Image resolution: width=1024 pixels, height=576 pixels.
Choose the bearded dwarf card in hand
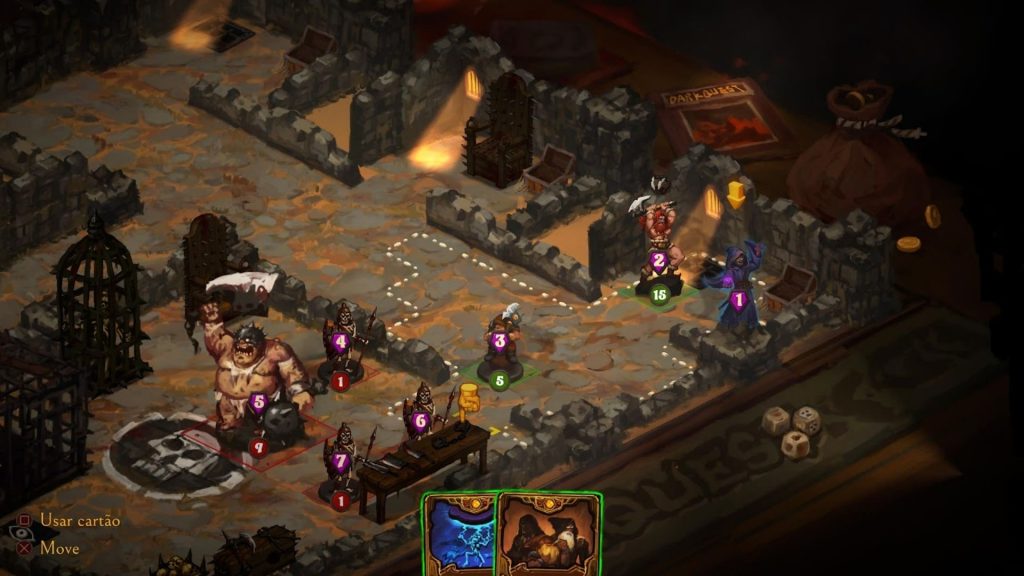click(548, 535)
